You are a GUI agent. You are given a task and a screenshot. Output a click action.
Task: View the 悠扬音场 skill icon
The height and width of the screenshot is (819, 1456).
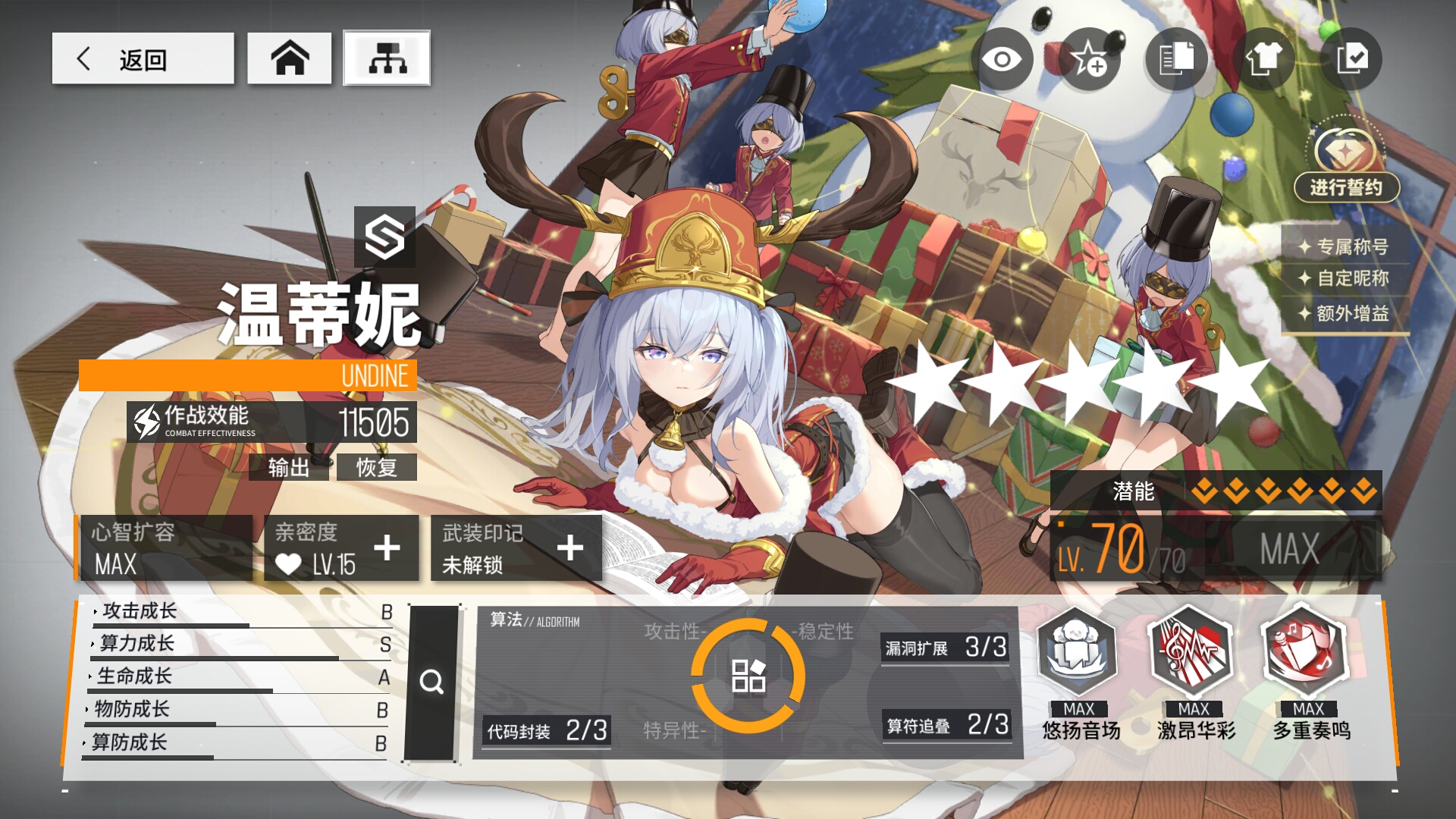click(1078, 653)
